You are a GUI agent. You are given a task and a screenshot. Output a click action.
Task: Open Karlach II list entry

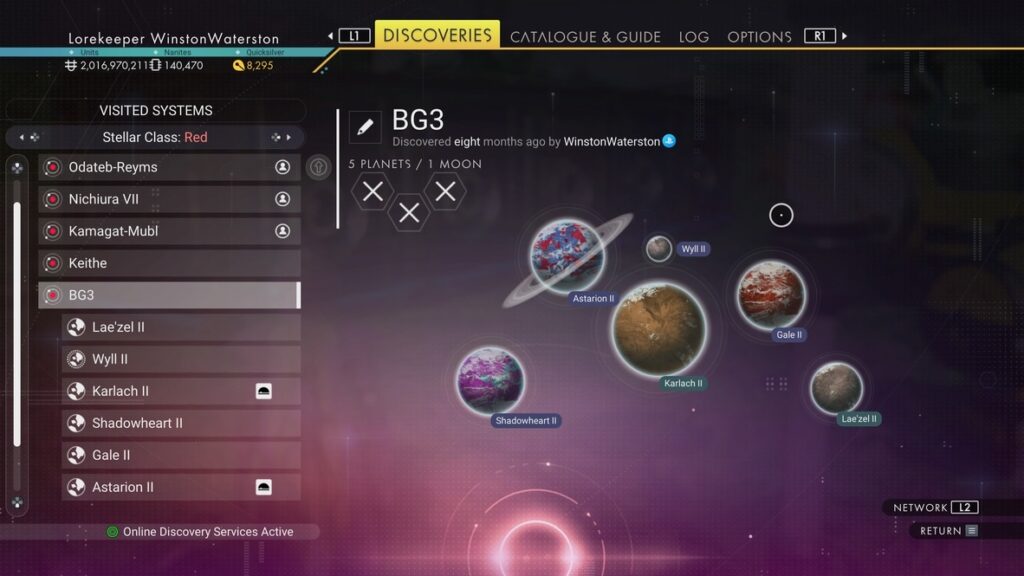[x=181, y=391]
